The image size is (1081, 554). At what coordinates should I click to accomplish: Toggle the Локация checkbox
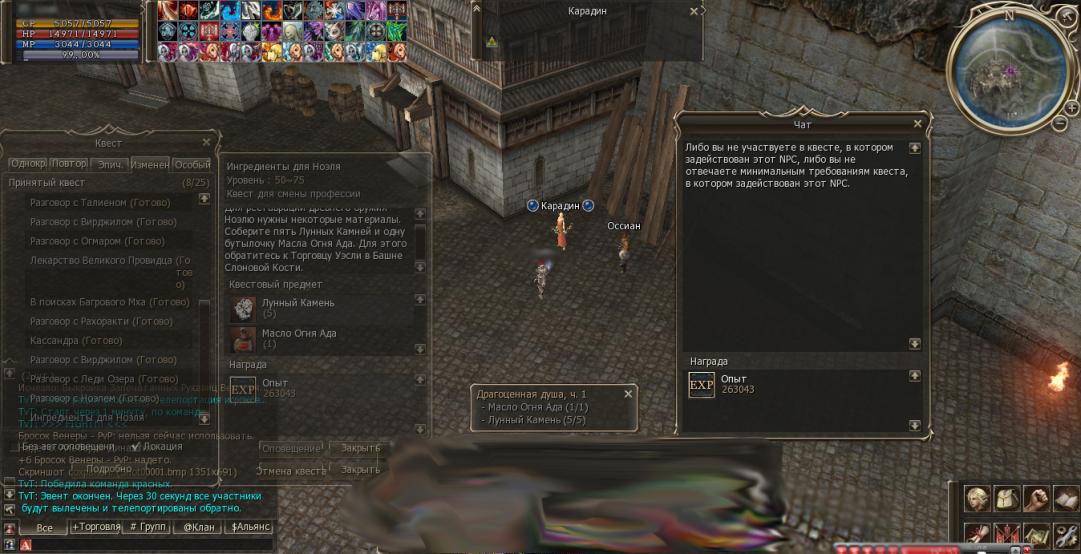coord(137,447)
